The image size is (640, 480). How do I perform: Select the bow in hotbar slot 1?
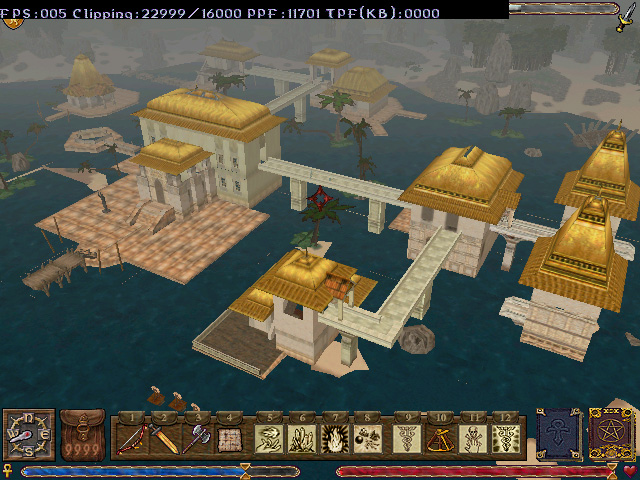pyautogui.click(x=133, y=438)
